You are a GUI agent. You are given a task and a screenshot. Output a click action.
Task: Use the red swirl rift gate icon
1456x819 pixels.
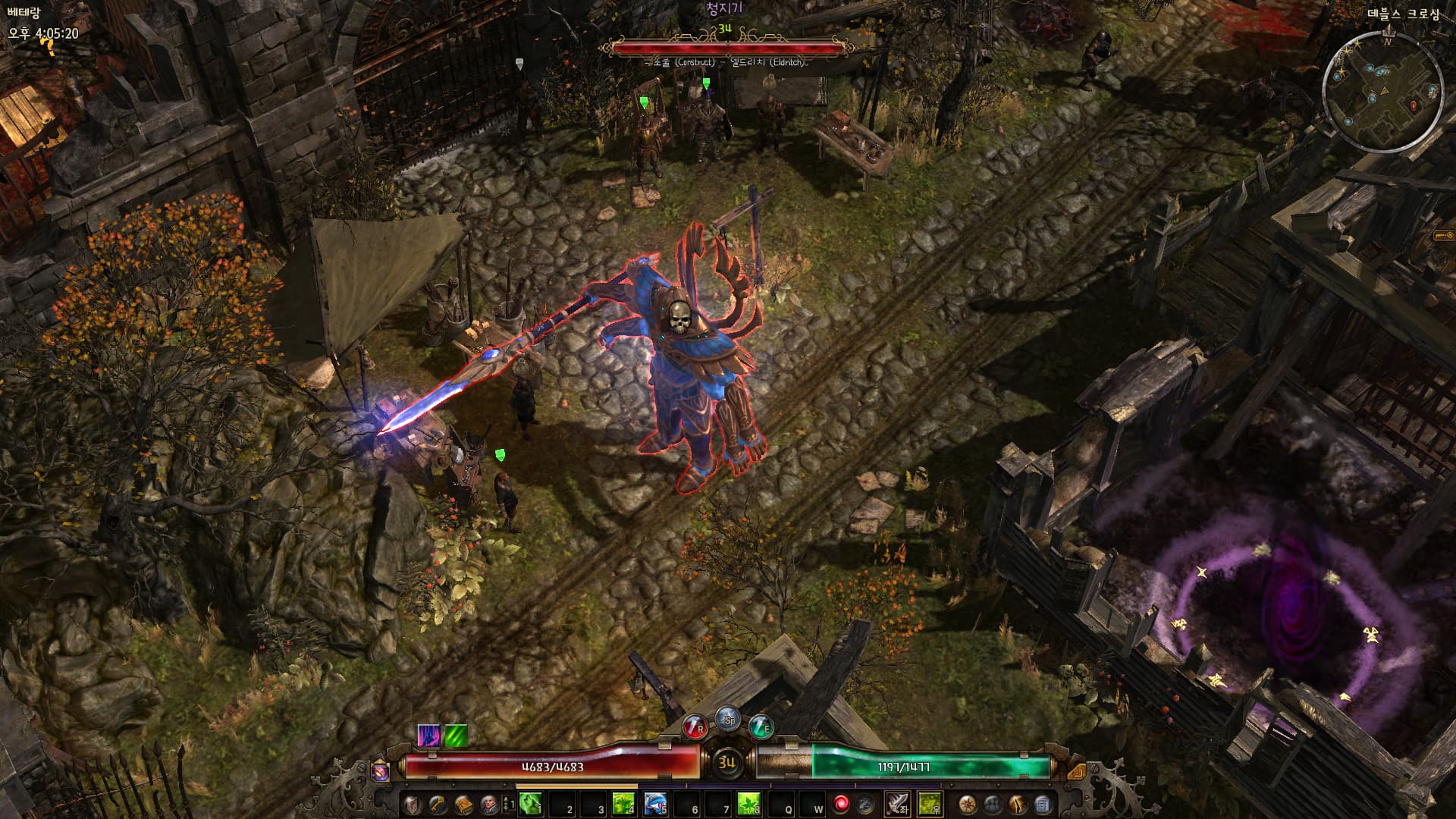pyautogui.click(x=841, y=804)
